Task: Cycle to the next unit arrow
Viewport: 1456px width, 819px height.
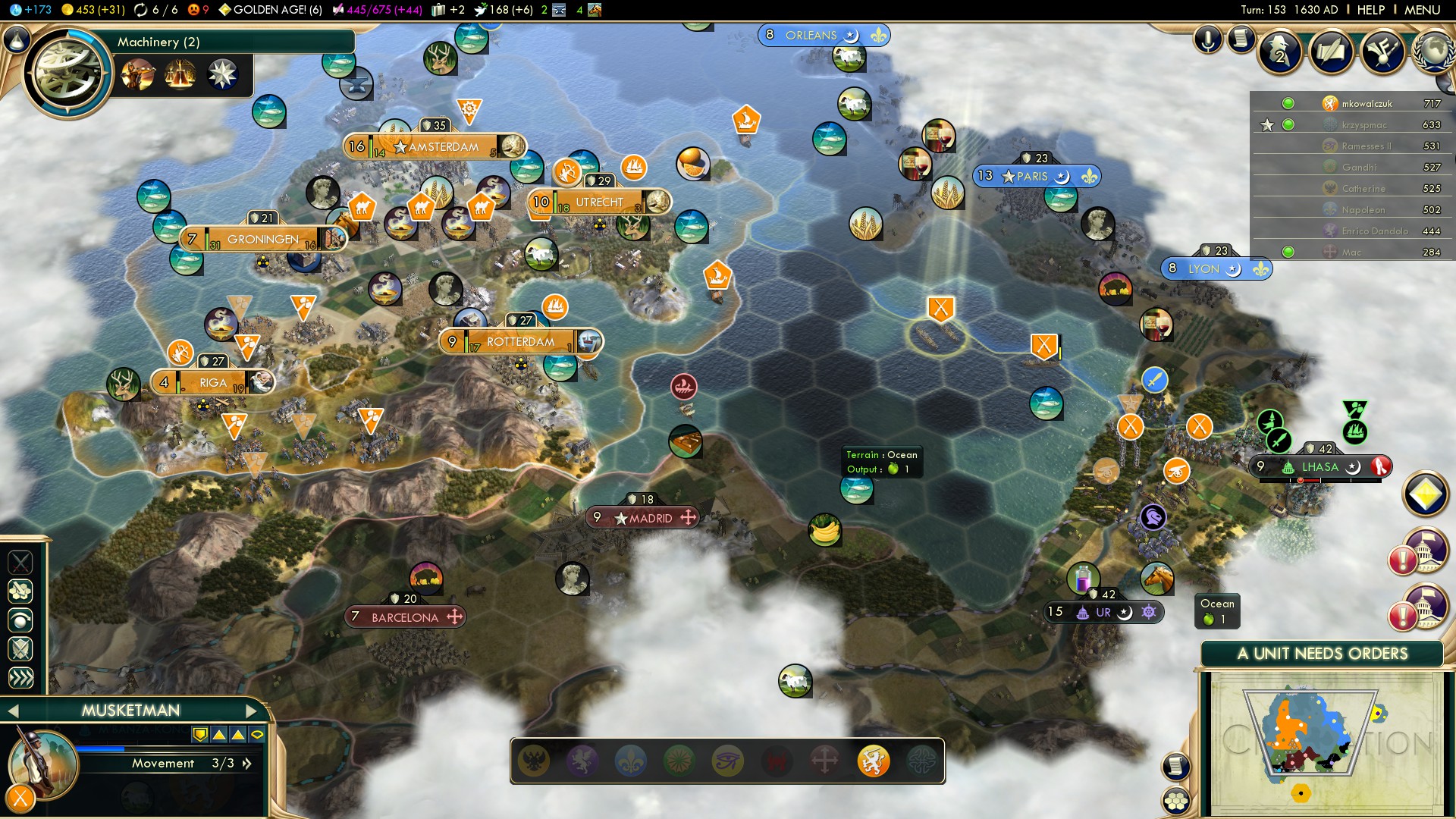Action: pos(252,711)
